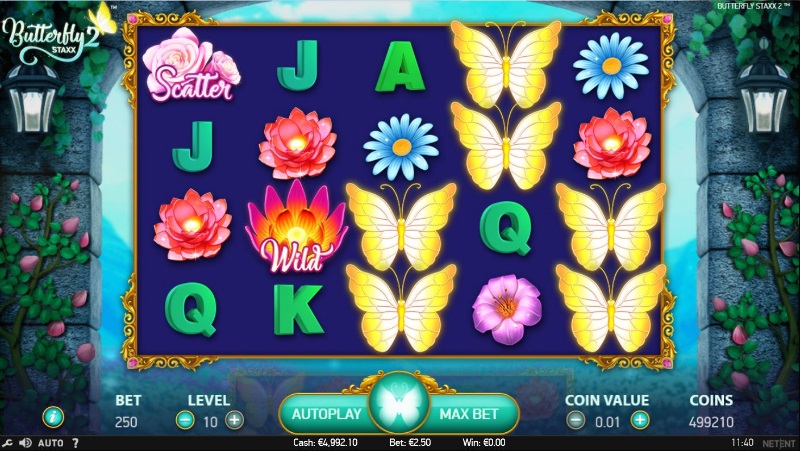Lower the coin value
The width and height of the screenshot is (800, 451).
click(x=578, y=421)
